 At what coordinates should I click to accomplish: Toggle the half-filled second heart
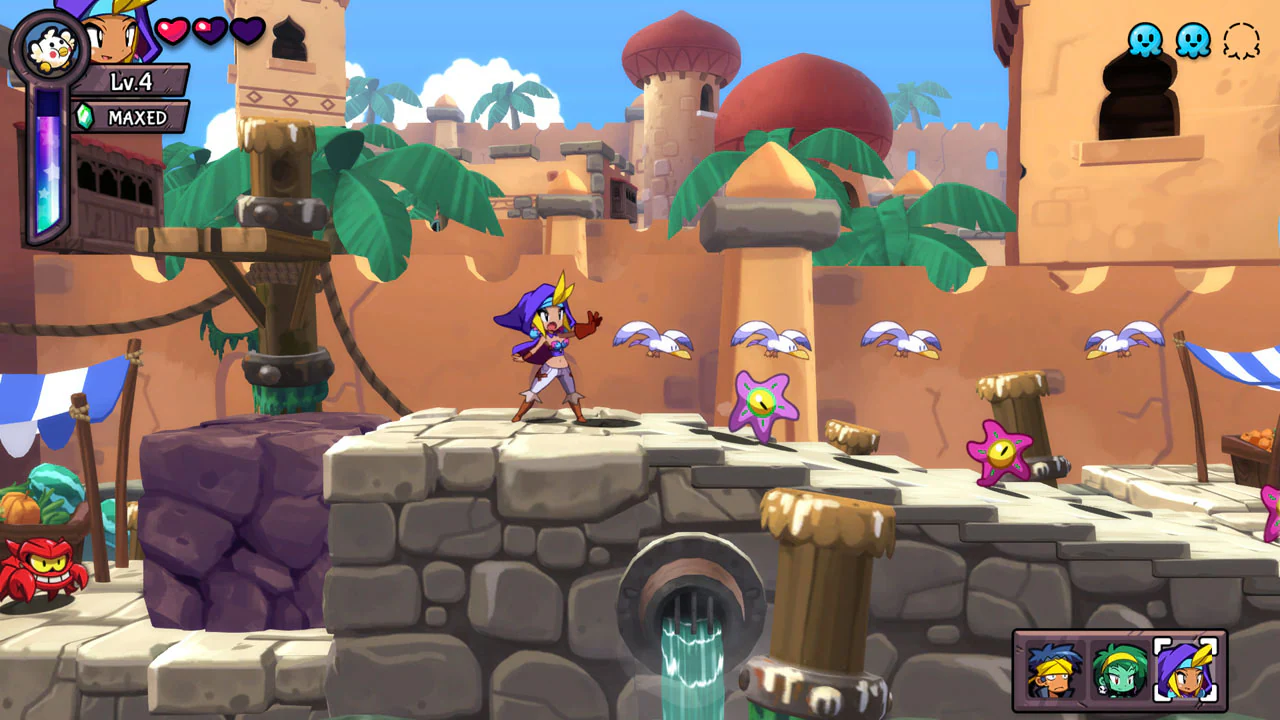click(211, 31)
